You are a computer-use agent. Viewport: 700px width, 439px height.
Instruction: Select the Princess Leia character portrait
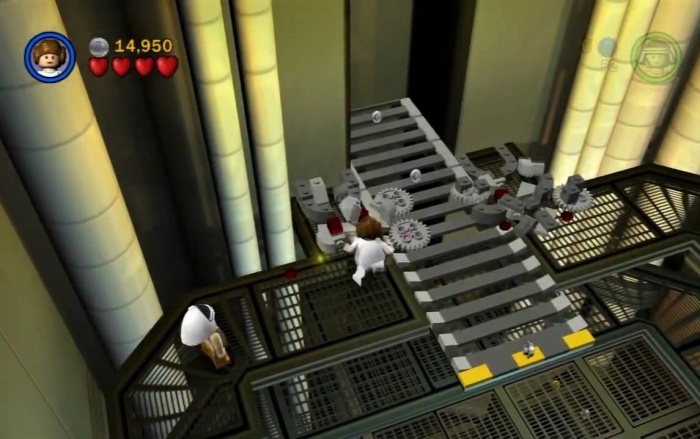(49, 57)
